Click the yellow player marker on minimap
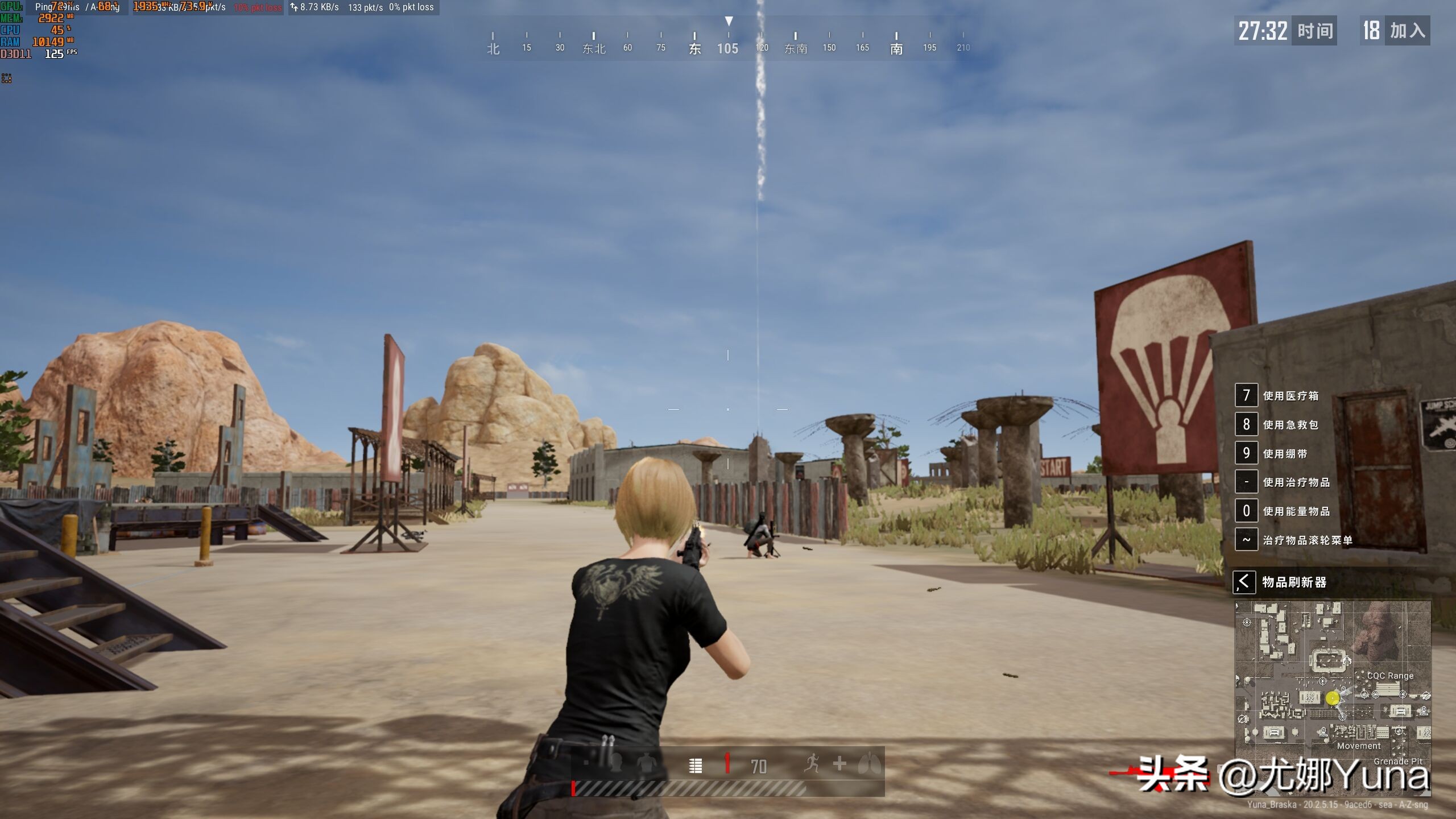The height and width of the screenshot is (819, 1456). (x=1333, y=698)
